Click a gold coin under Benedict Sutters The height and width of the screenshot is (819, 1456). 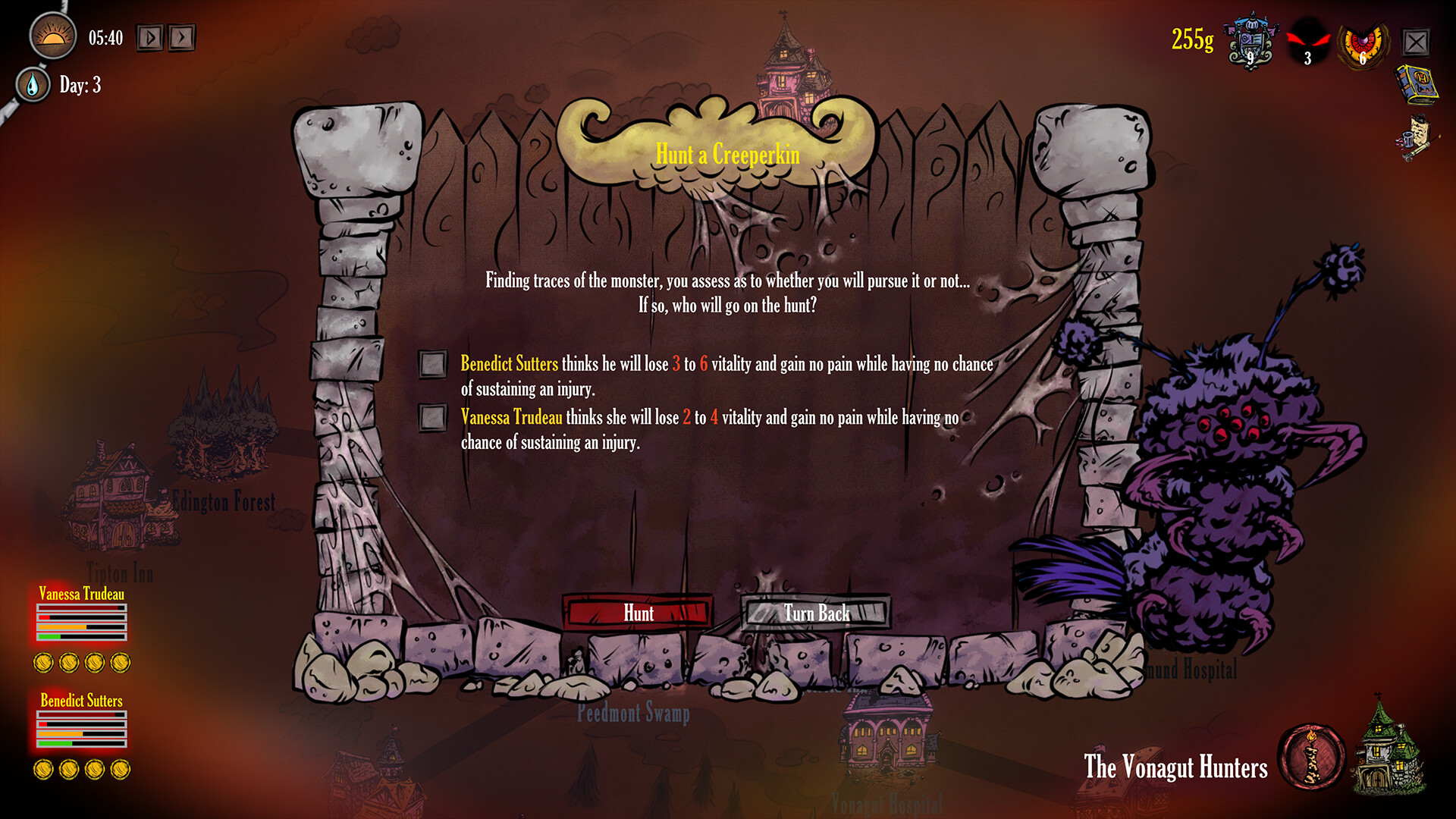coord(45,768)
